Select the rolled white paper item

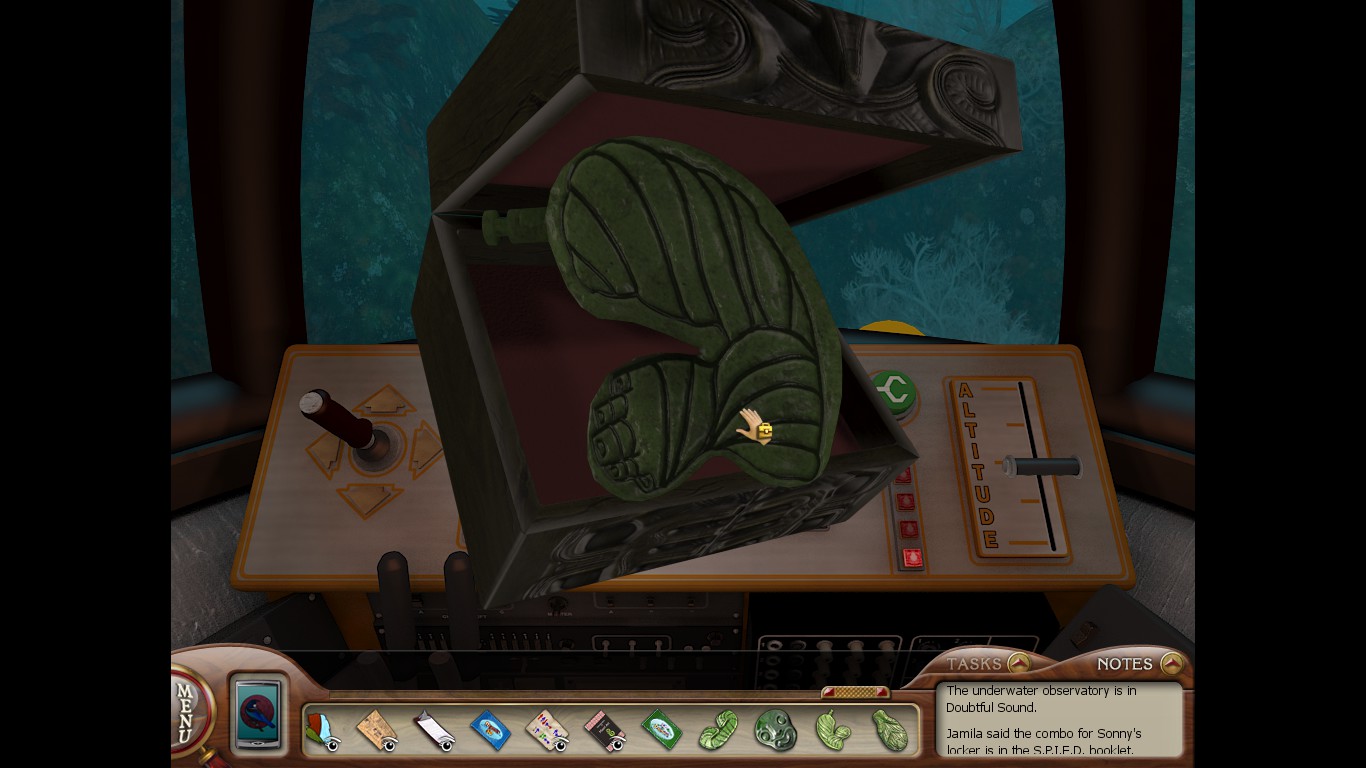click(x=433, y=731)
